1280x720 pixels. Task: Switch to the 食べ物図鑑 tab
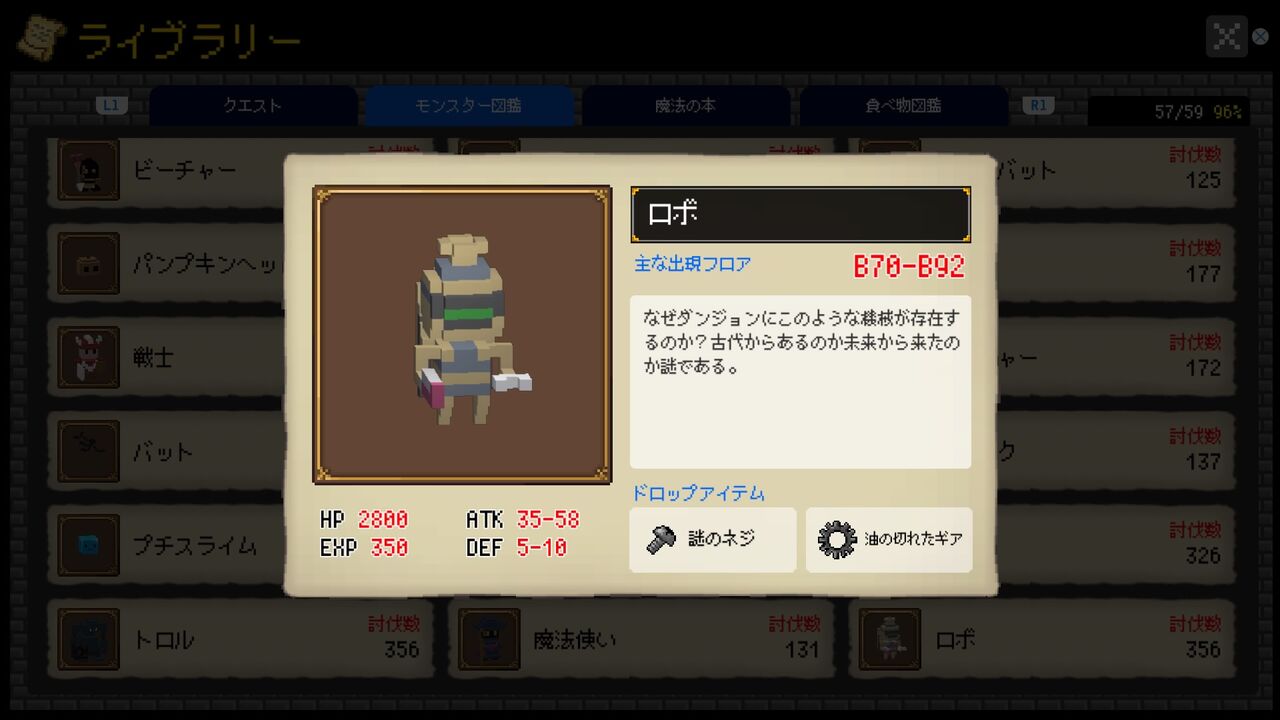pyautogui.click(x=902, y=105)
